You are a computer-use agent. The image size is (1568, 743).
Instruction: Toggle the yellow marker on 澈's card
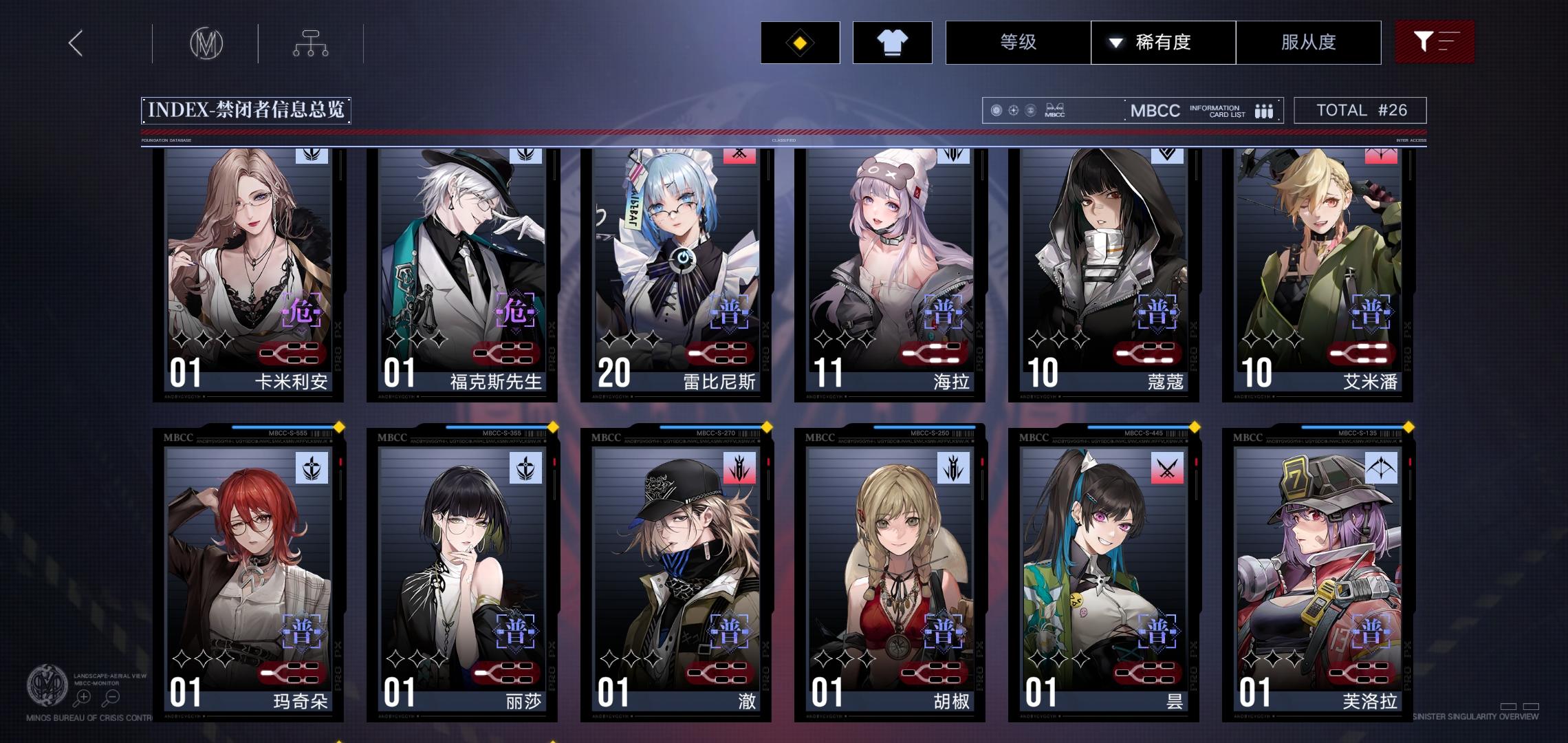click(x=765, y=427)
